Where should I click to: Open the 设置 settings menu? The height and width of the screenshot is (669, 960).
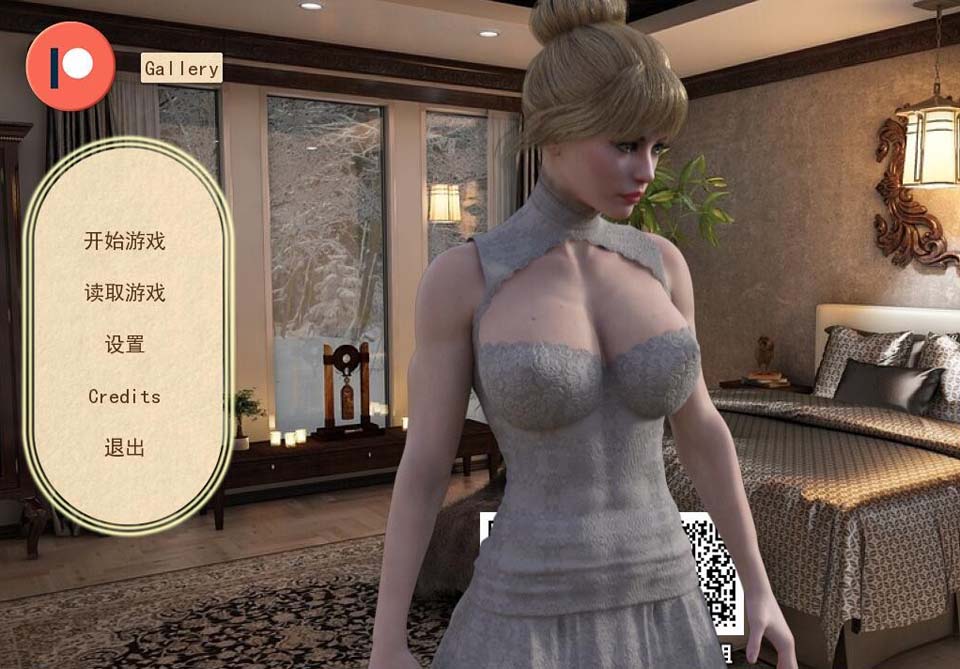[125, 345]
